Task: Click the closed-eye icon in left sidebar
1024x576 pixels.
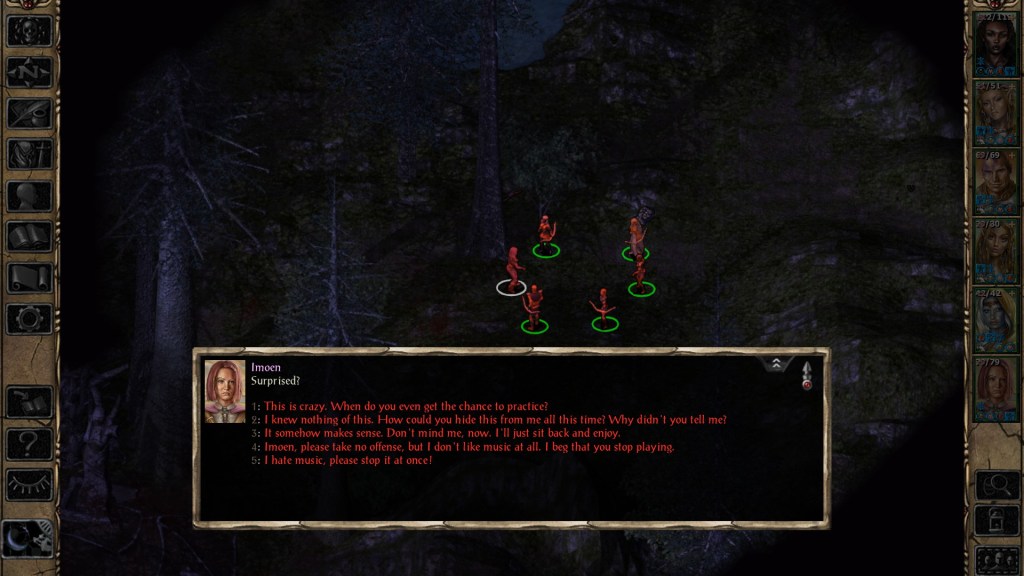Action: point(29,484)
